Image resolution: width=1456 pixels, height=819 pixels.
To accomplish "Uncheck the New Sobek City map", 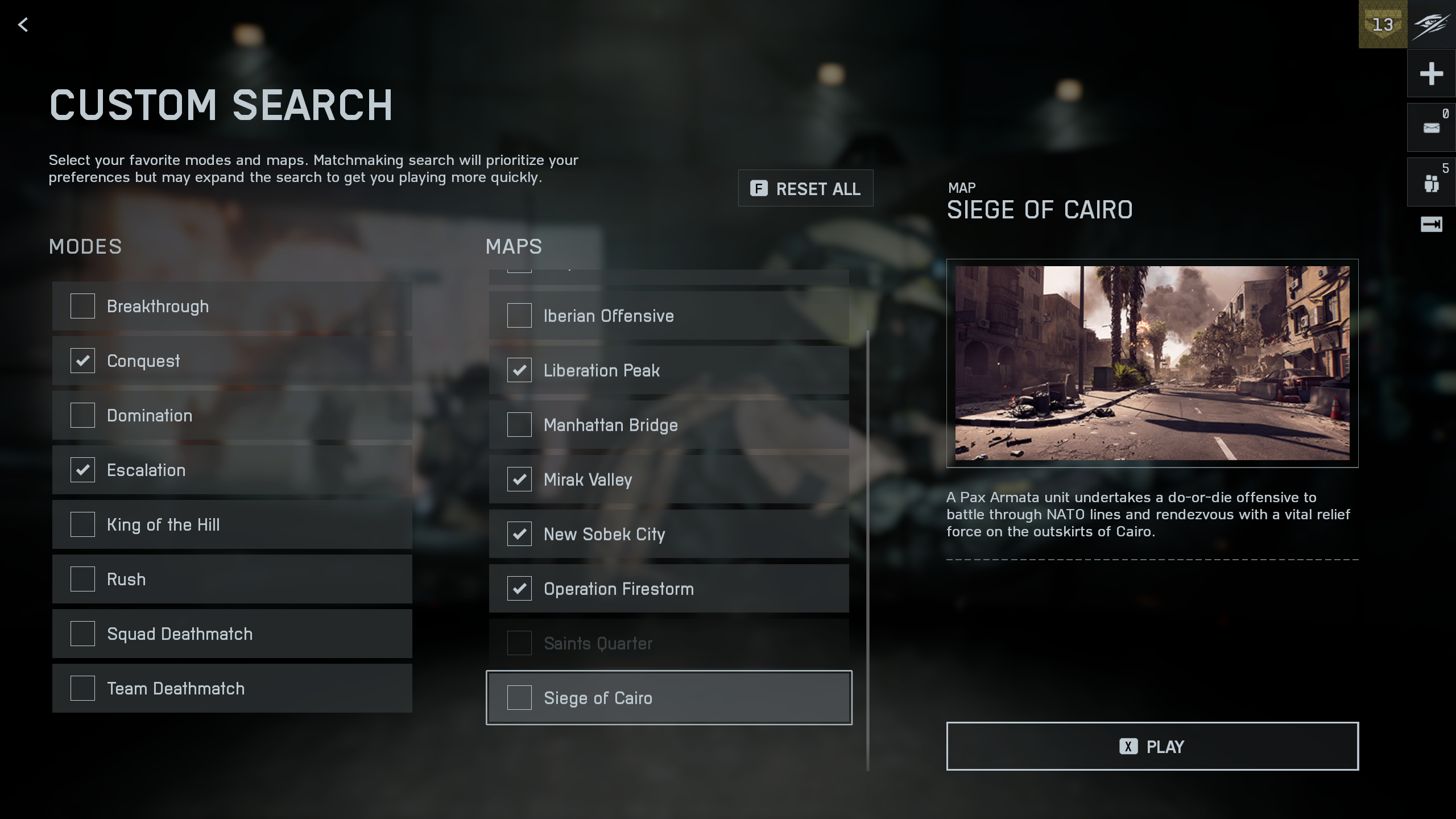I will (519, 534).
